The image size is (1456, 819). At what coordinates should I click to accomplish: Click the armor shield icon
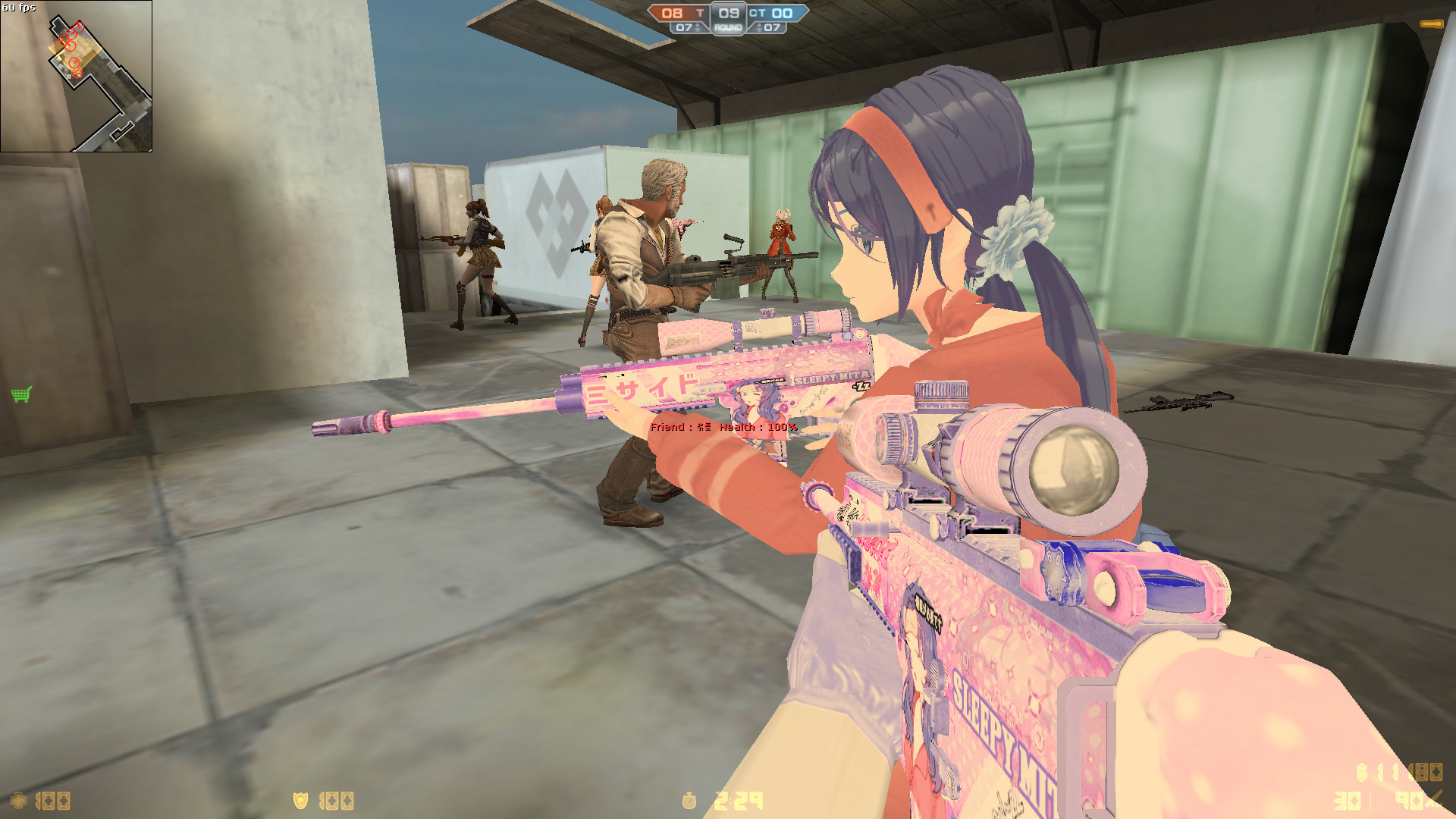(301, 802)
